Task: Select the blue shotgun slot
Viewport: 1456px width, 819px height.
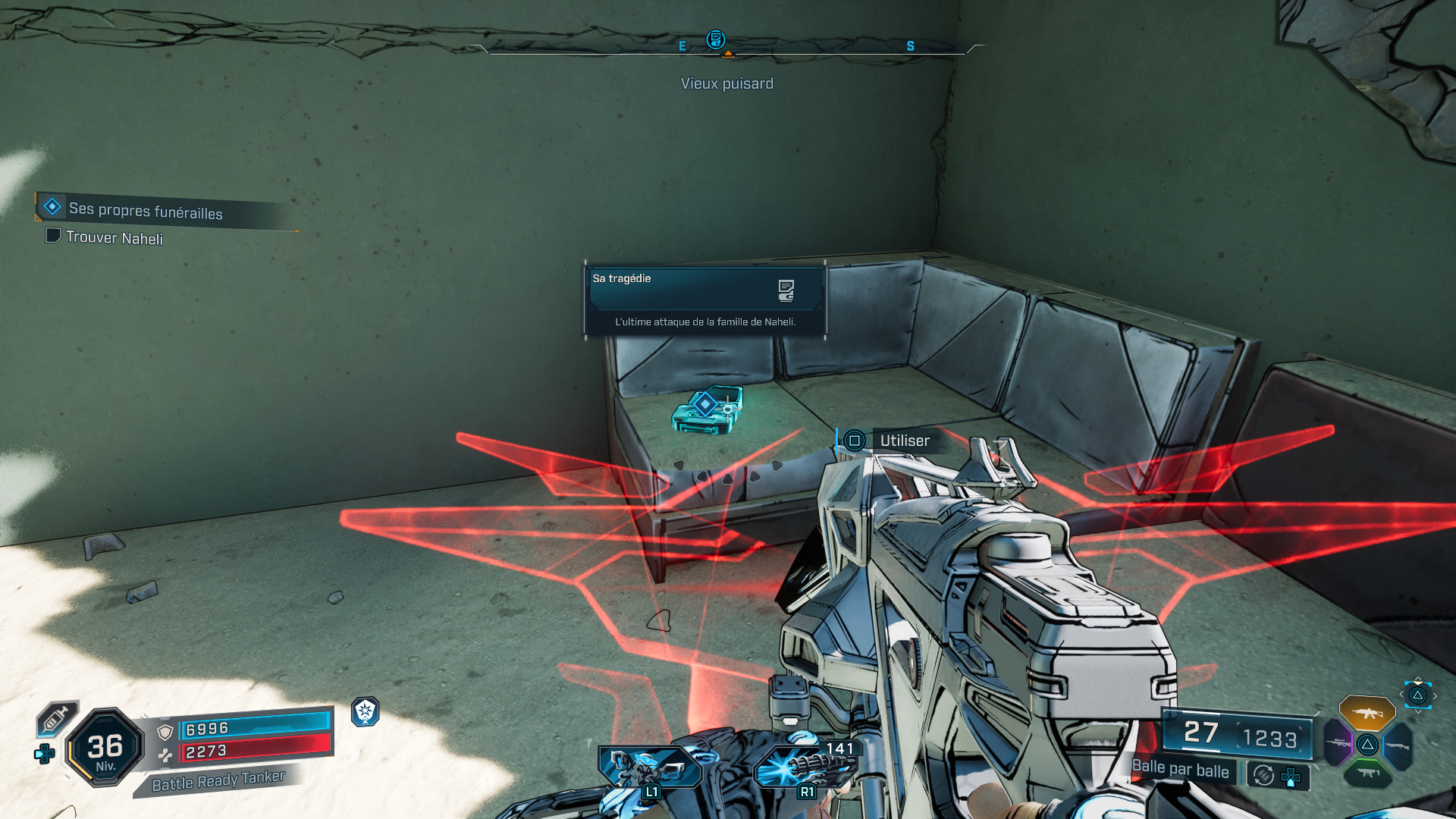Action: [x=1398, y=745]
